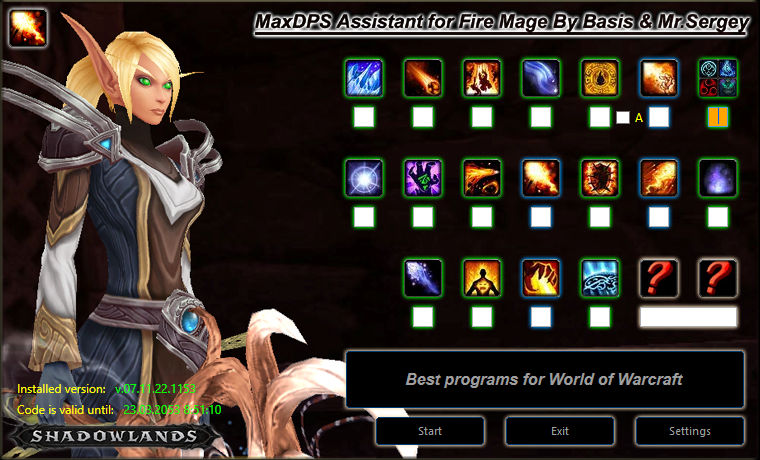The image size is (760, 460).
Task: Select the meteor spell icon
Action: pyautogui.click(x=423, y=78)
